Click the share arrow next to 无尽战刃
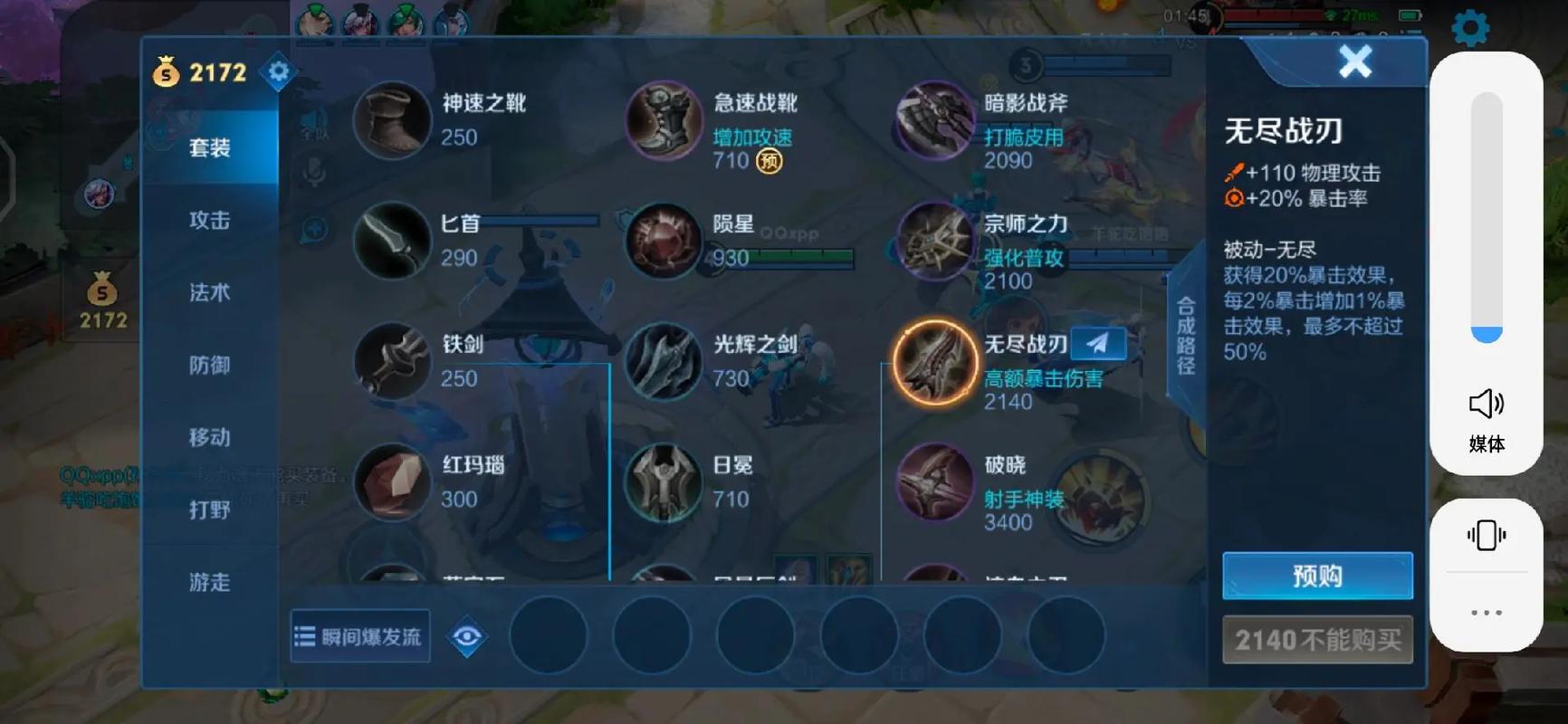 (x=1097, y=343)
